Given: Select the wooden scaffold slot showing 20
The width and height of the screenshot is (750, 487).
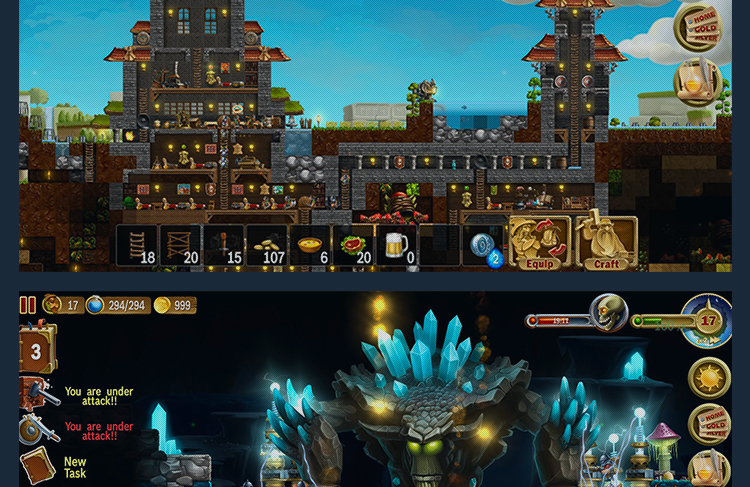Looking at the screenshot, I should pos(181,245).
